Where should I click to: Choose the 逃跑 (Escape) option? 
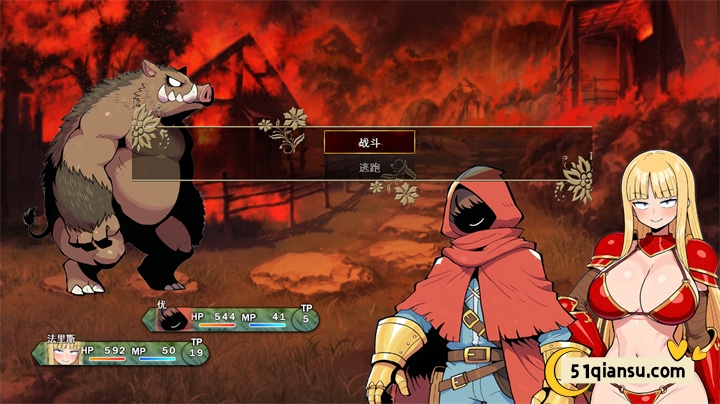tap(369, 167)
